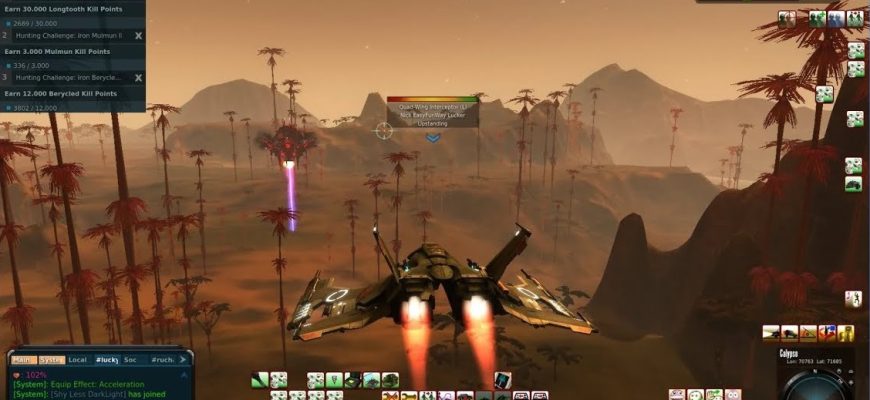This screenshot has height=400, width=870.
Task: Click the Calypso radar minimap
Action: (814, 385)
